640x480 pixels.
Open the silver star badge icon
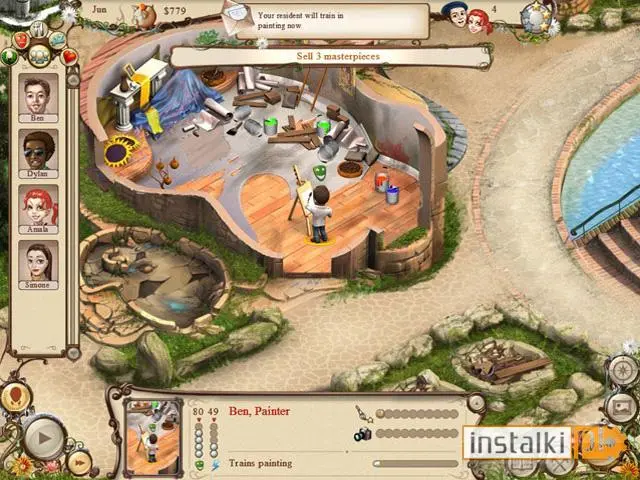540,16
